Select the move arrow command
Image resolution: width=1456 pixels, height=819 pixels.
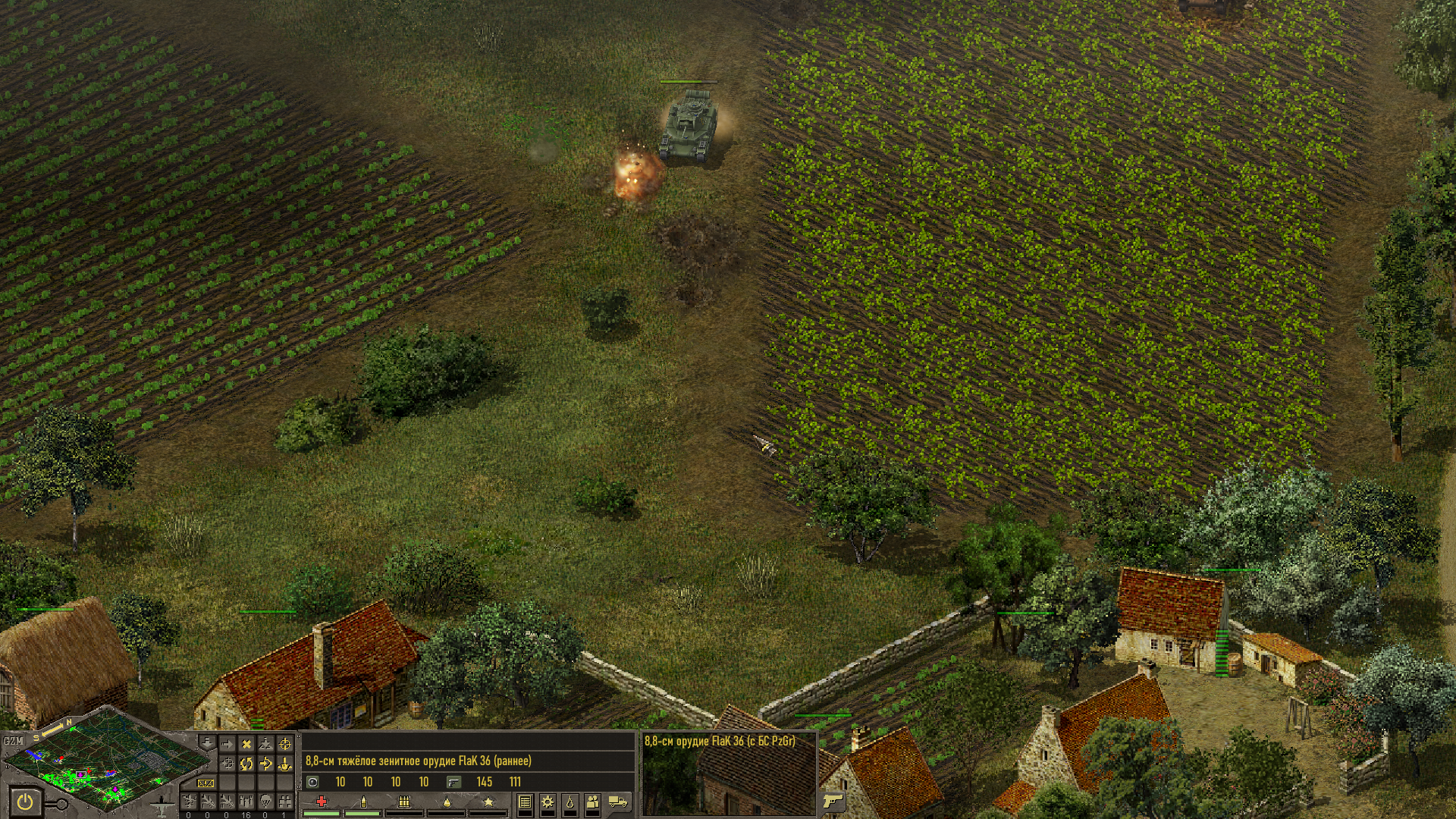point(227,745)
